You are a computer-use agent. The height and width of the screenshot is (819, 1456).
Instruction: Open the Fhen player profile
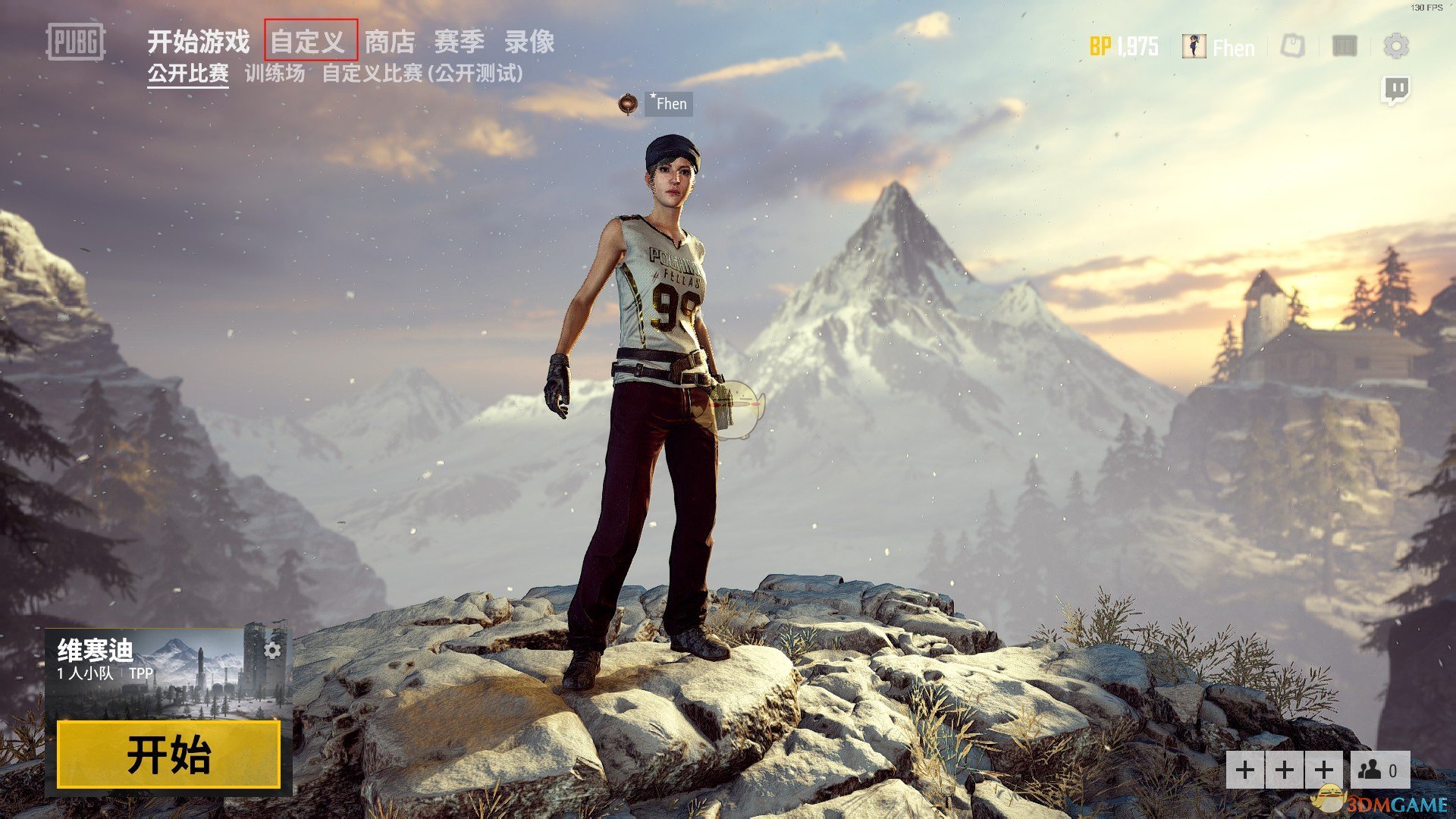point(1219,47)
